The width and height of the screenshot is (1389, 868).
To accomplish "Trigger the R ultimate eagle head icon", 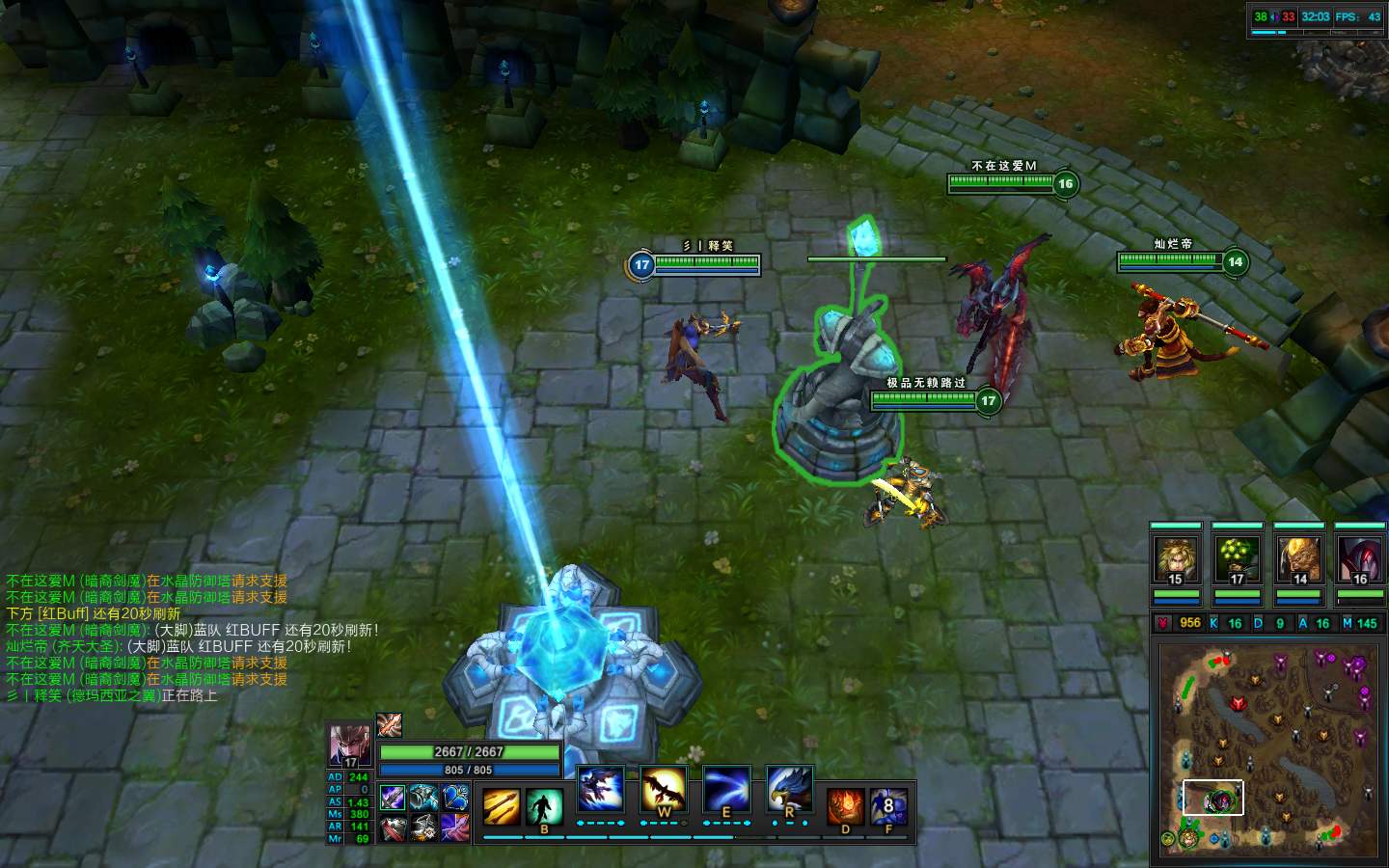I will [789, 790].
